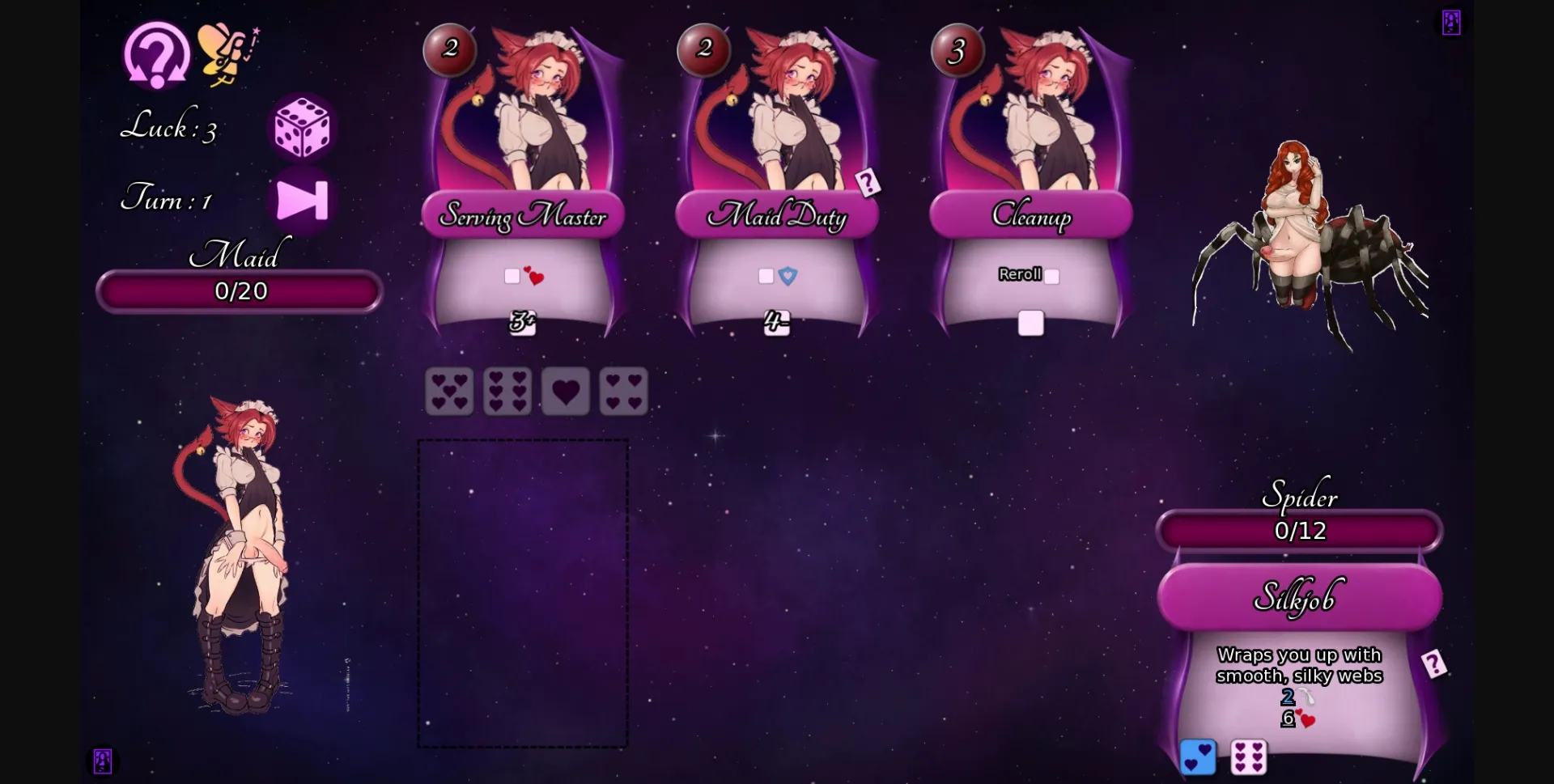The image size is (1554, 784).
Task: Expand the 4- requirement tag on Maid Duty
Action: tap(774, 322)
